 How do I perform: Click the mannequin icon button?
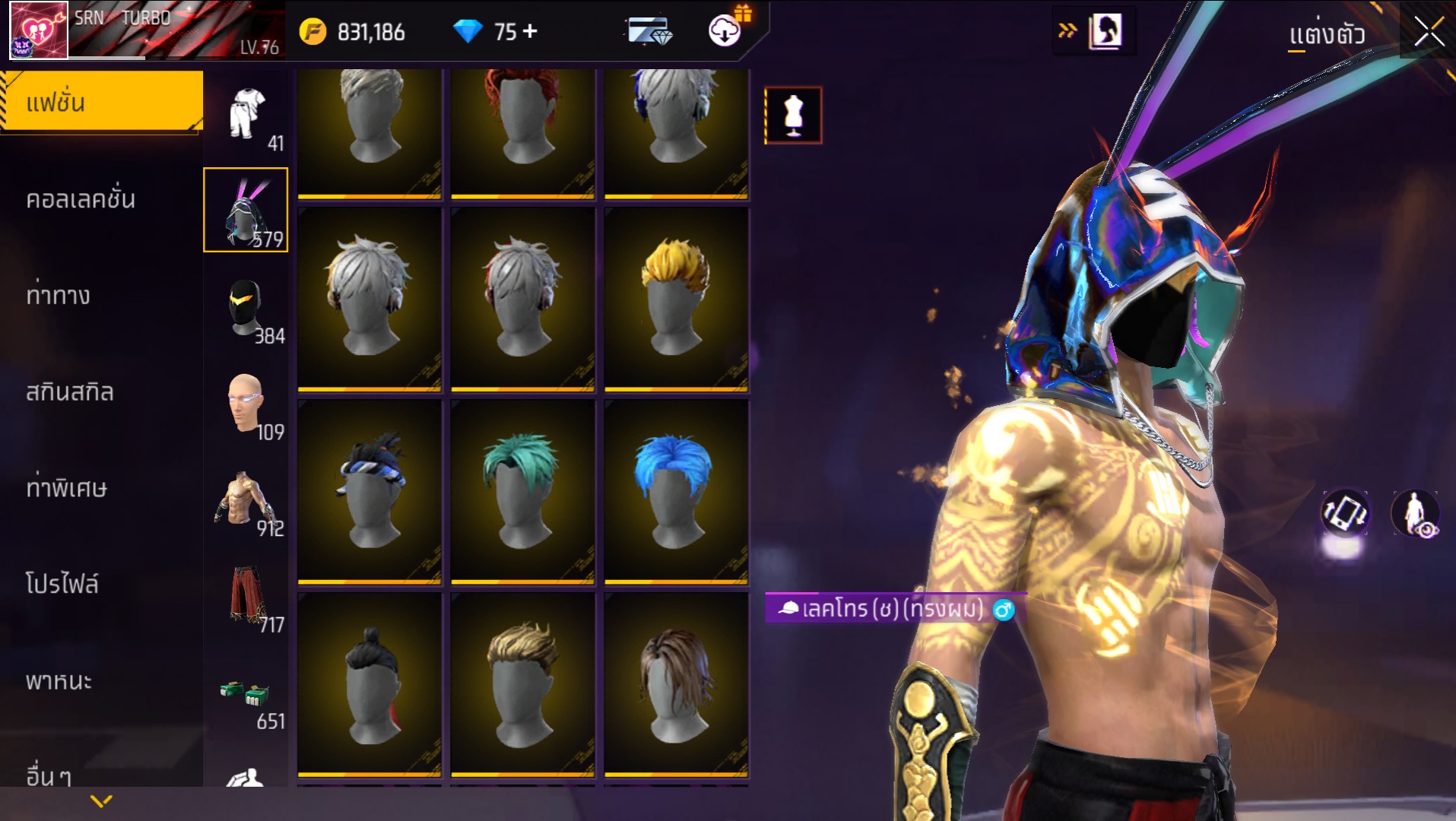pyautogui.click(x=793, y=116)
